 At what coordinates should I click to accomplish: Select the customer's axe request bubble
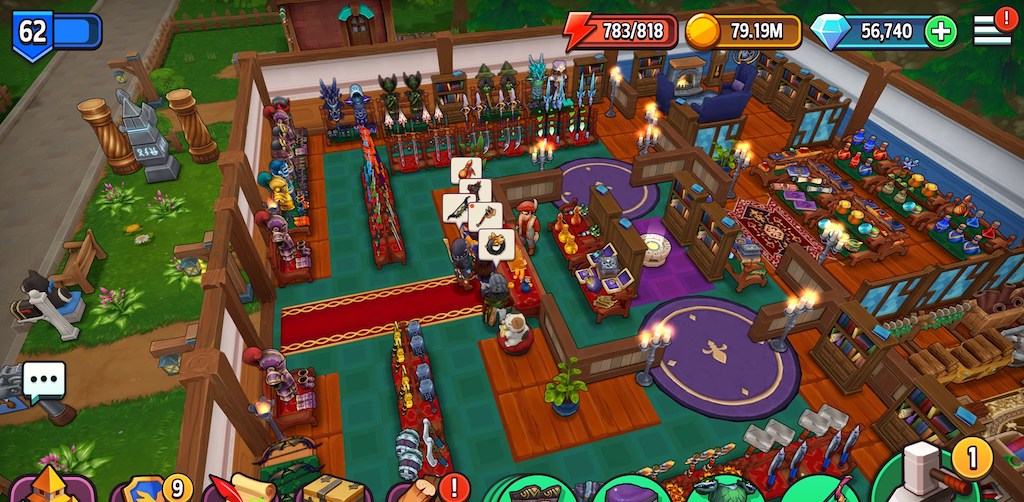(x=485, y=216)
